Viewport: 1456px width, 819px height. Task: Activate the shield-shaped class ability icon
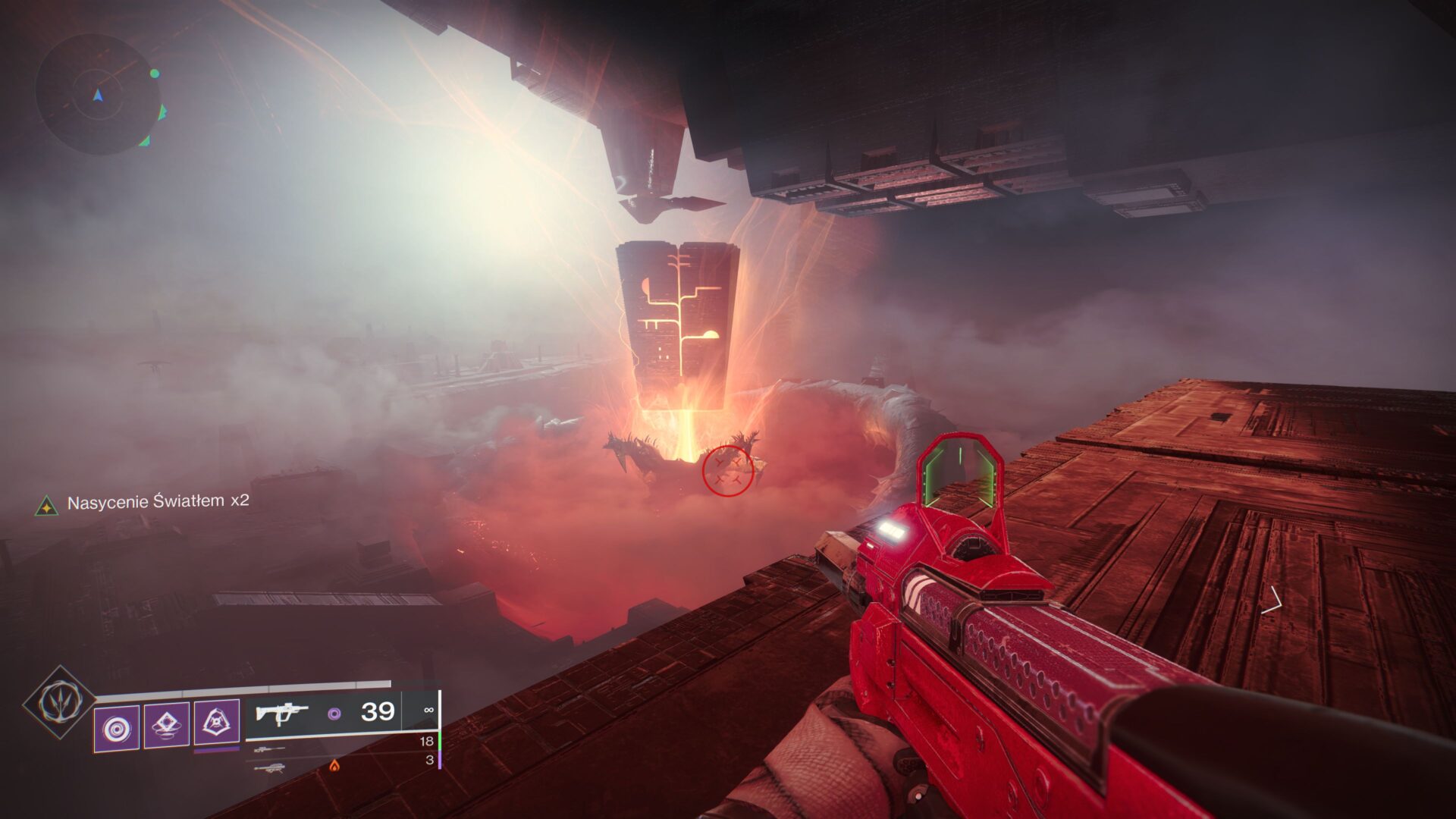pos(217,723)
